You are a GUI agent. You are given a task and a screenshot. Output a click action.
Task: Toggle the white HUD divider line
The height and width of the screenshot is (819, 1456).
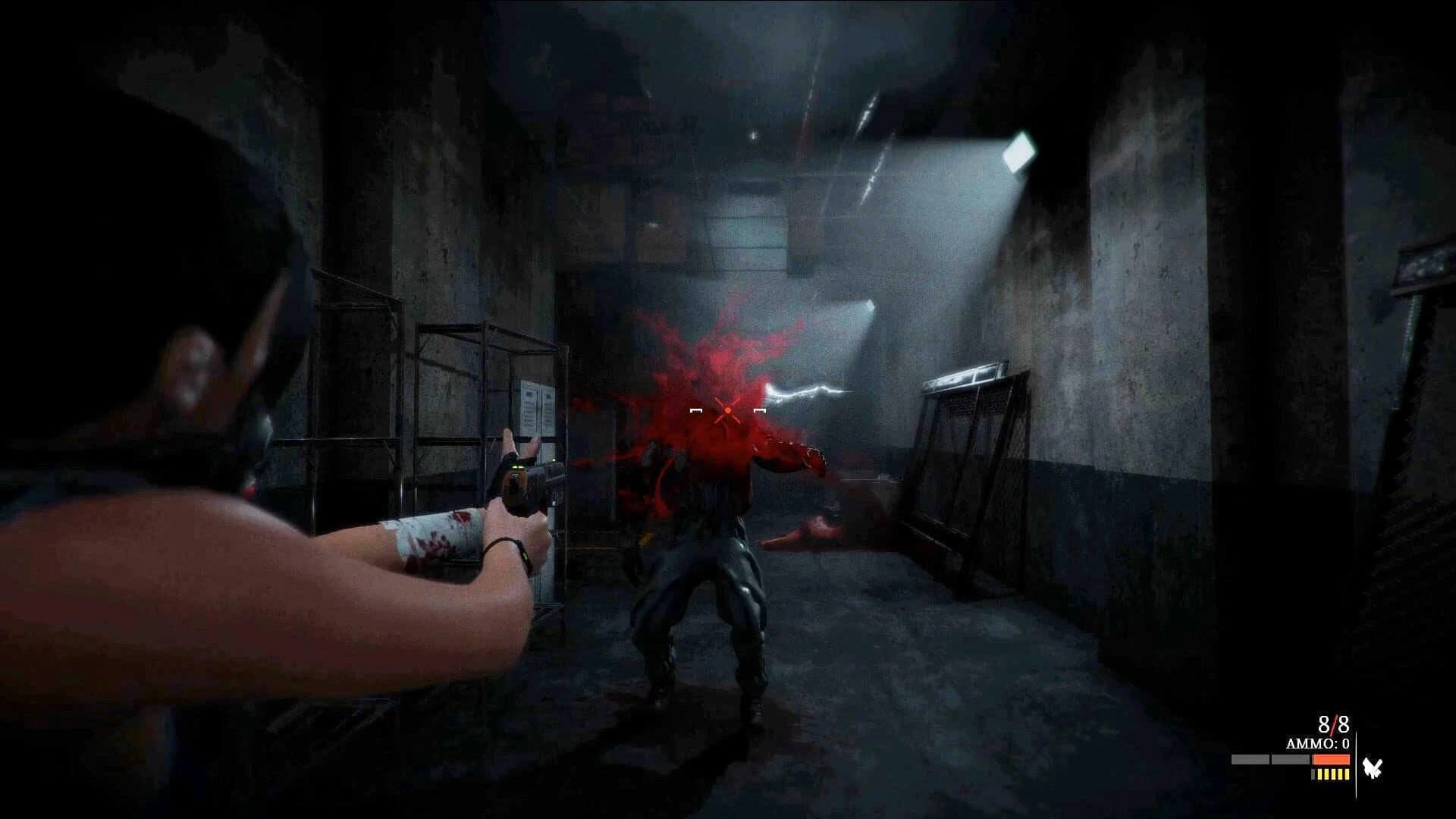coord(1357,764)
